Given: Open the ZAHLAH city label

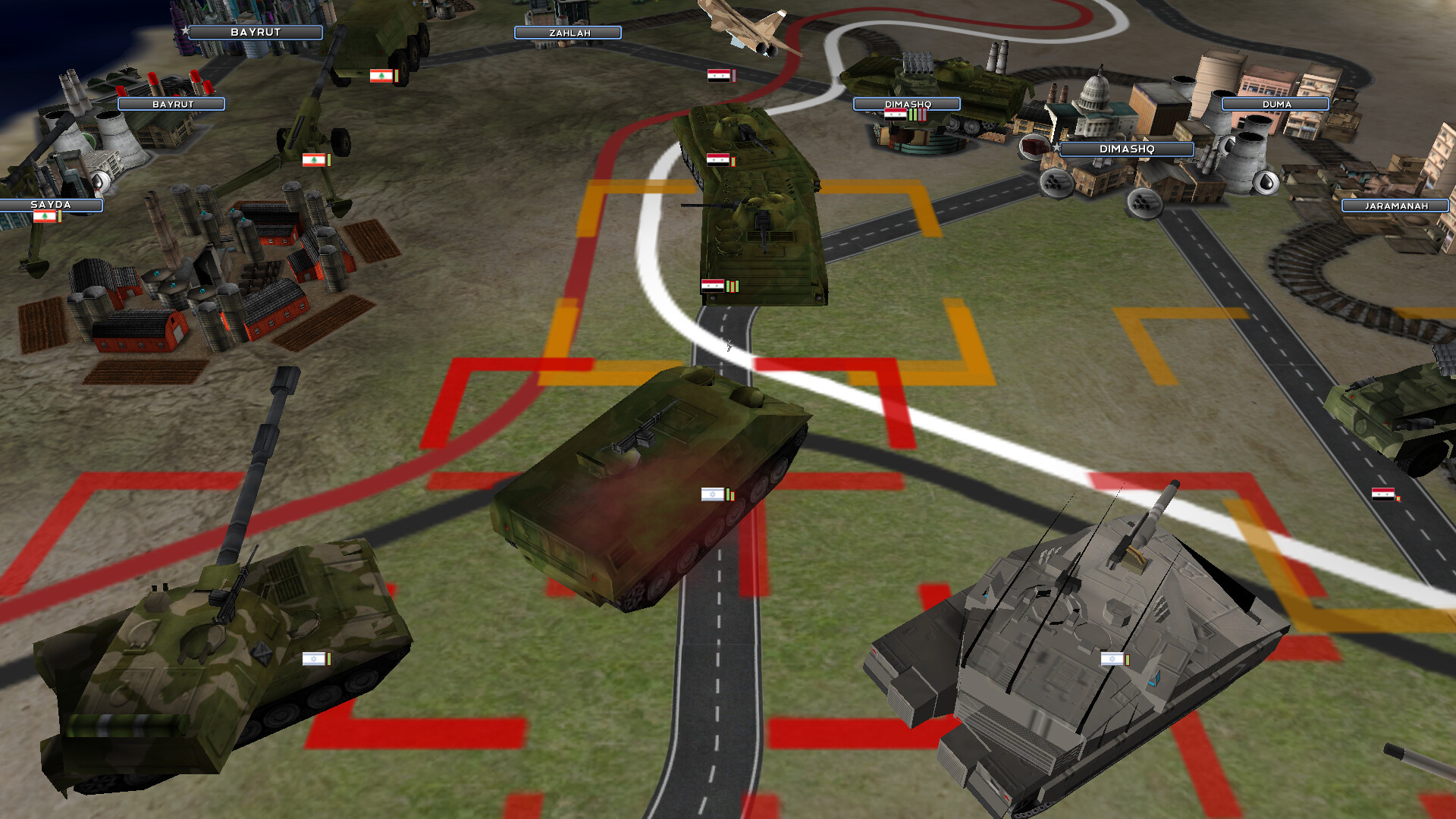Looking at the screenshot, I should tap(567, 32).
